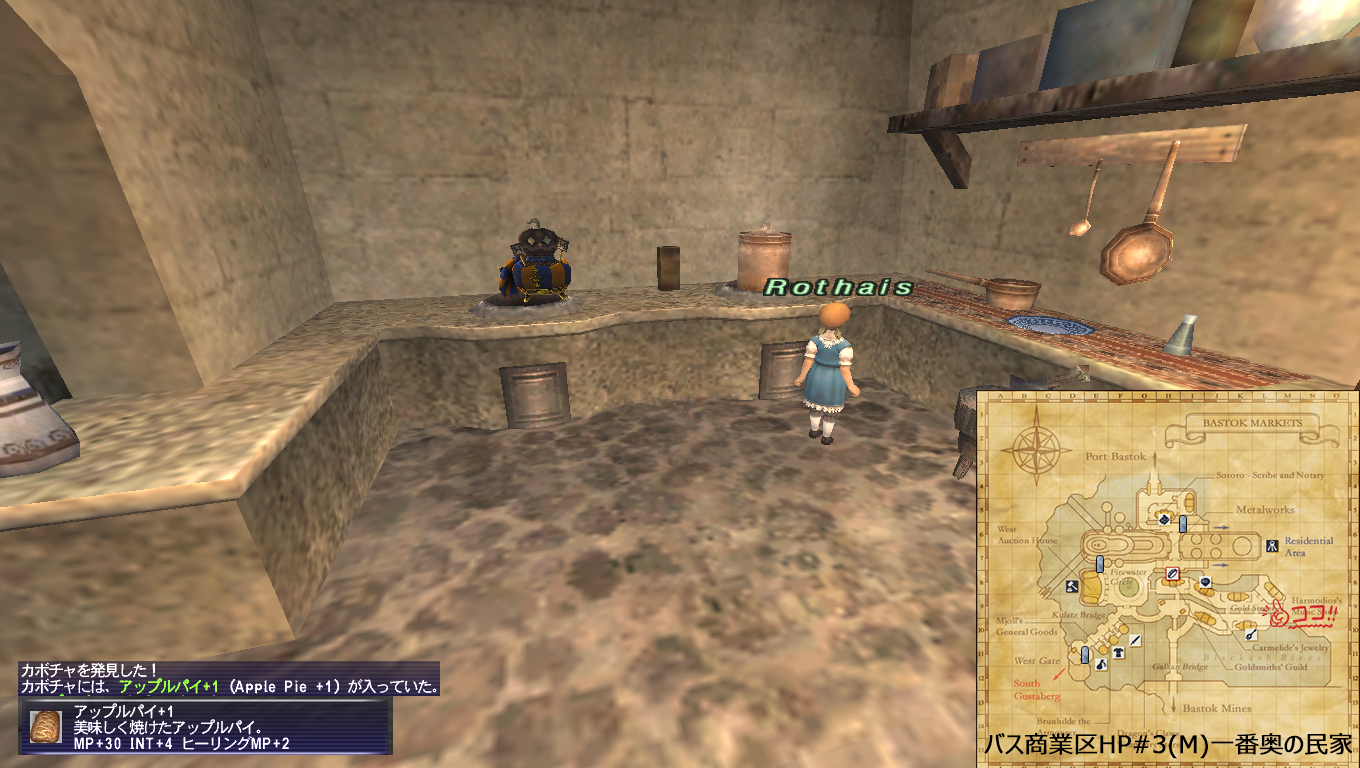Screen dimensions: 1360x768
Task: Select the Apple Pie +1 item icon
Action: coord(45,727)
